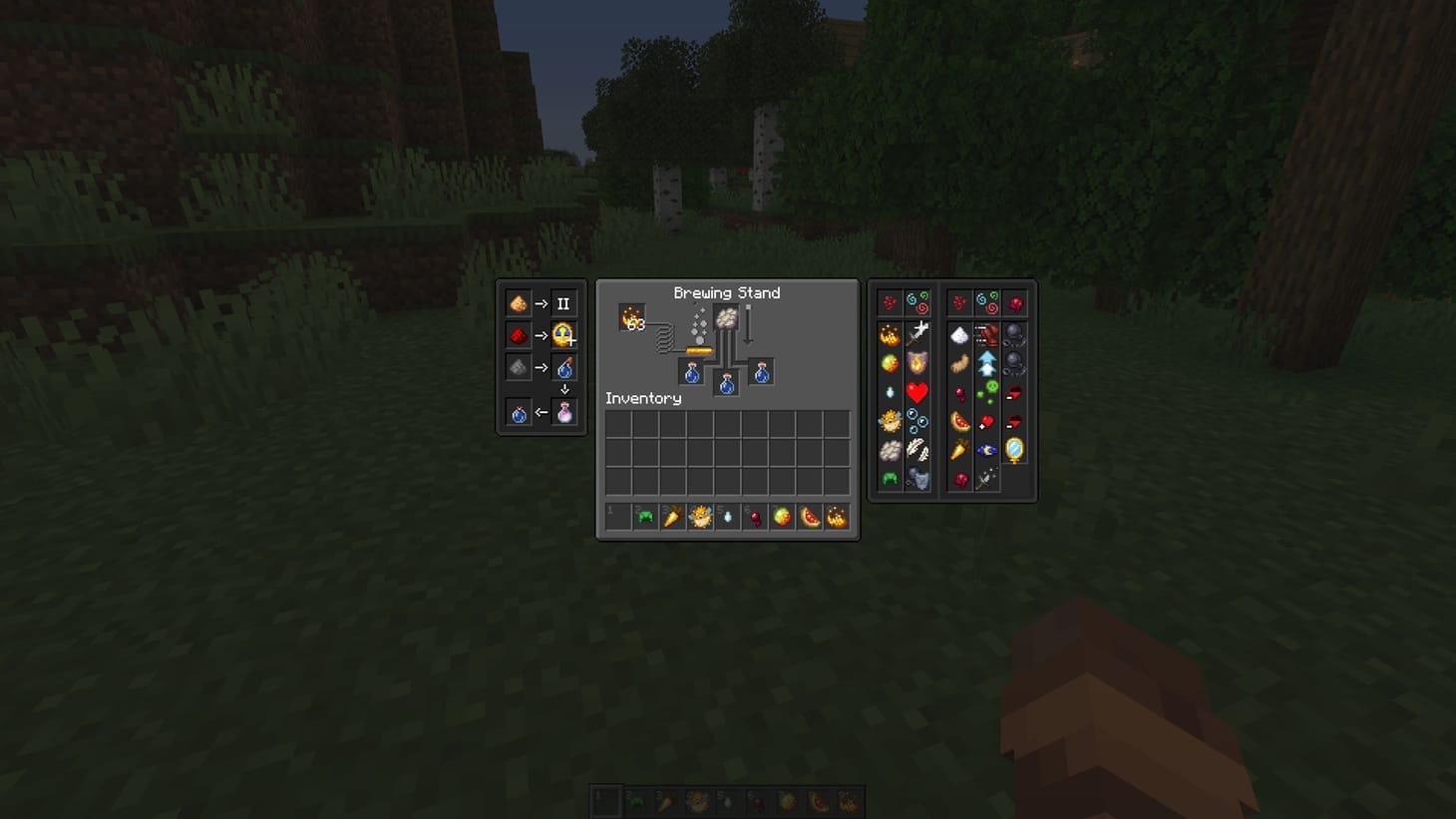This screenshot has width=1456, height=819.
Task: Take the right water bottle from the stand
Action: [760, 372]
